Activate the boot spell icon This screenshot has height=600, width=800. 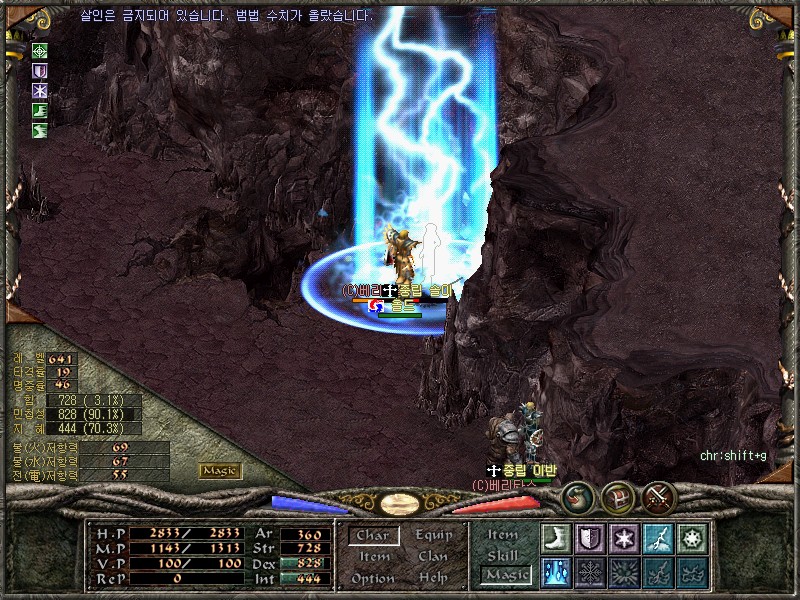[556, 539]
